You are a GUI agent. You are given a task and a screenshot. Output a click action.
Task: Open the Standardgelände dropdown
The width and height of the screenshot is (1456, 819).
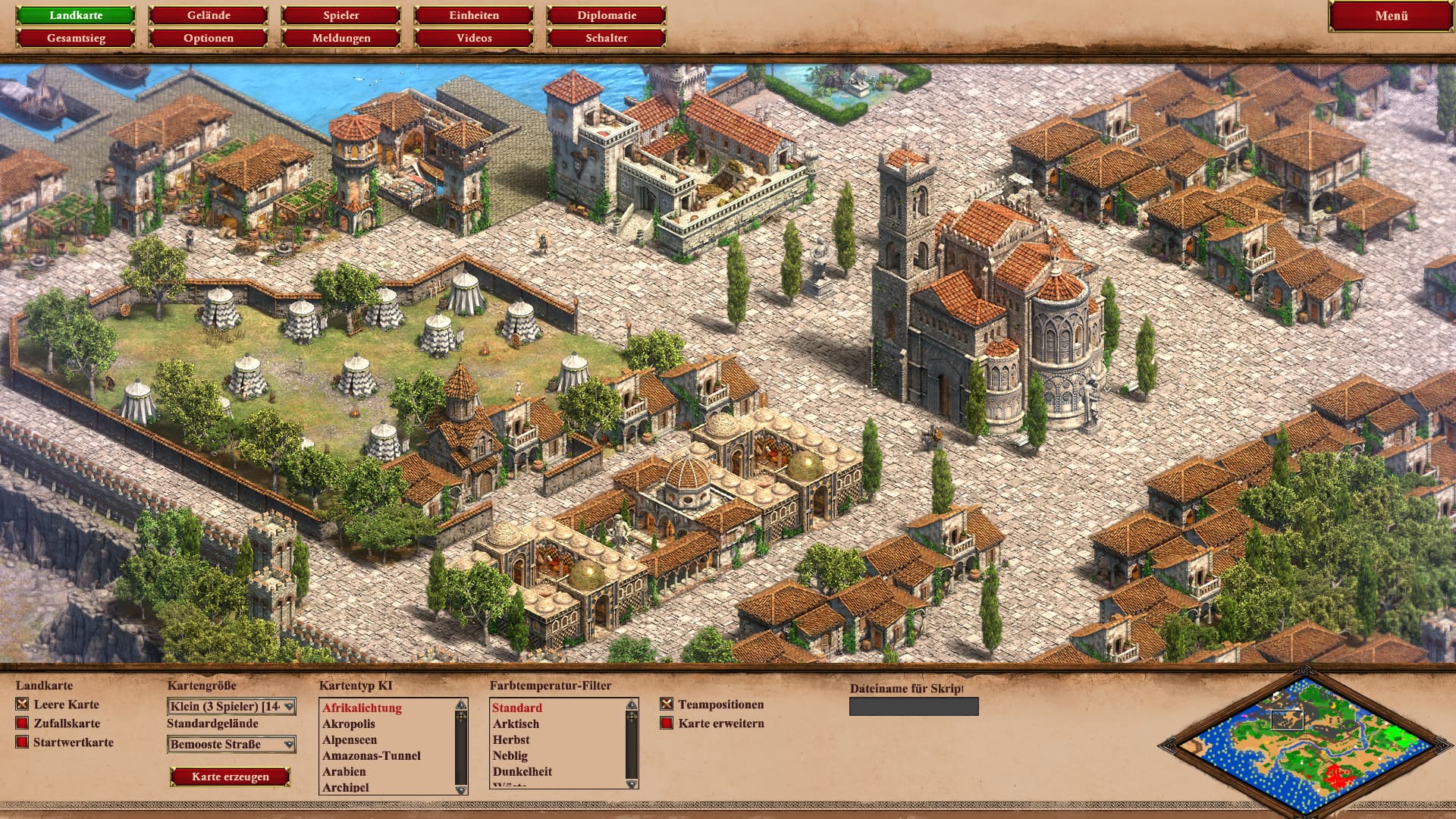[231, 745]
